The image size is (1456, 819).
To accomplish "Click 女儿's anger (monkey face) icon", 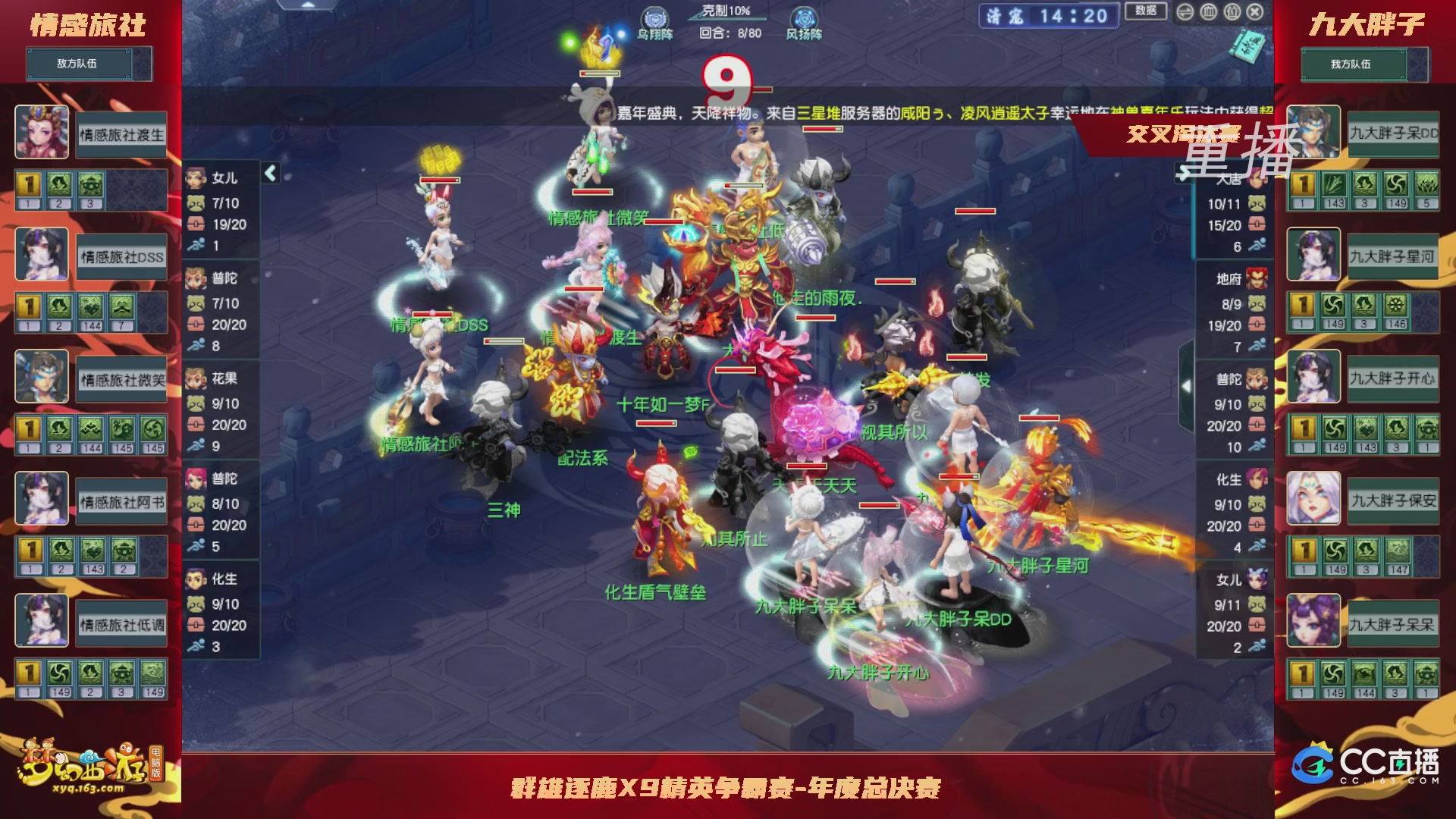I will point(195,202).
